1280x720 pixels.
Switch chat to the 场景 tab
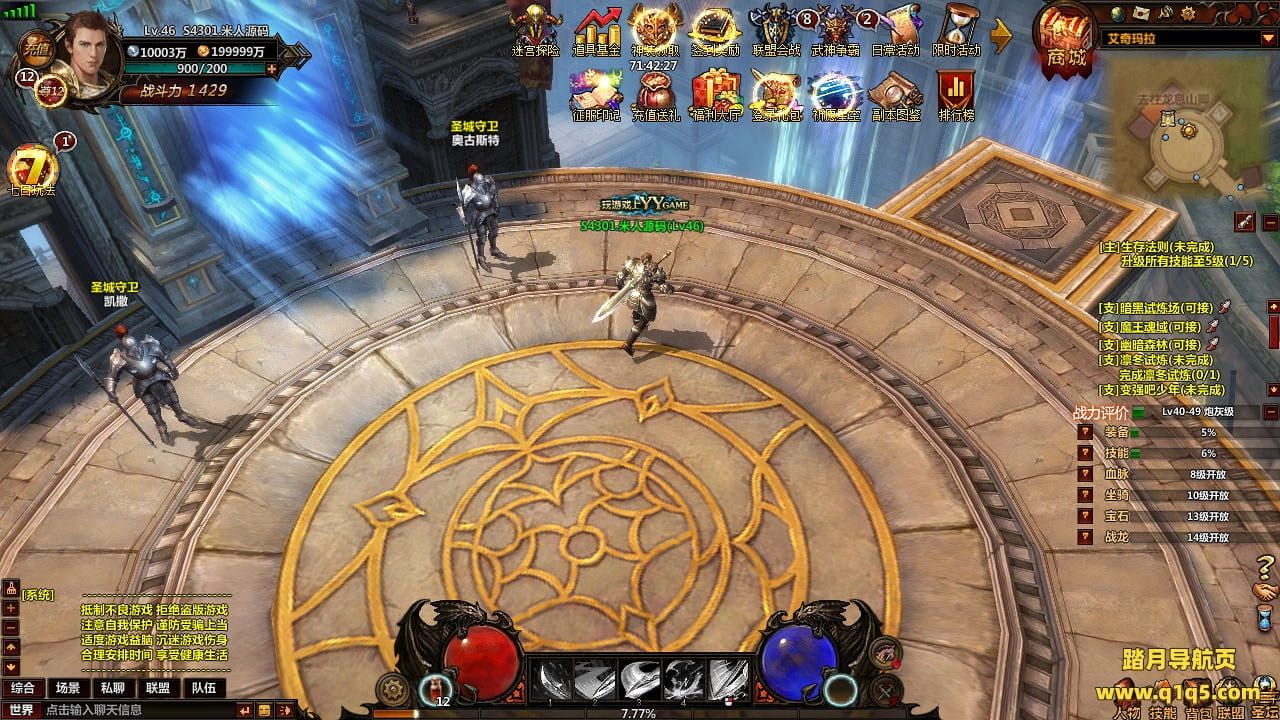tap(68, 688)
